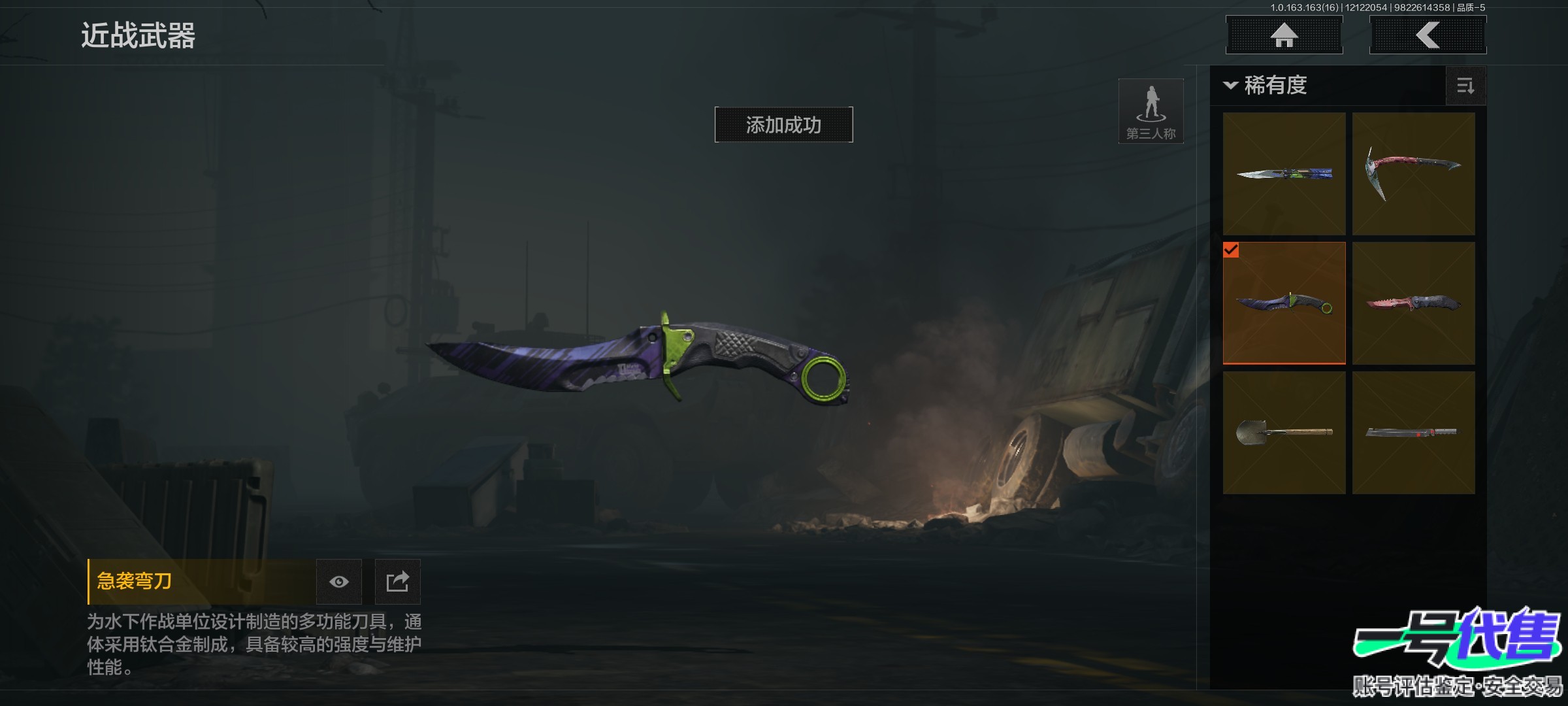Pick the red-bladed combat knife
The height and width of the screenshot is (706, 1568).
click(x=1413, y=303)
